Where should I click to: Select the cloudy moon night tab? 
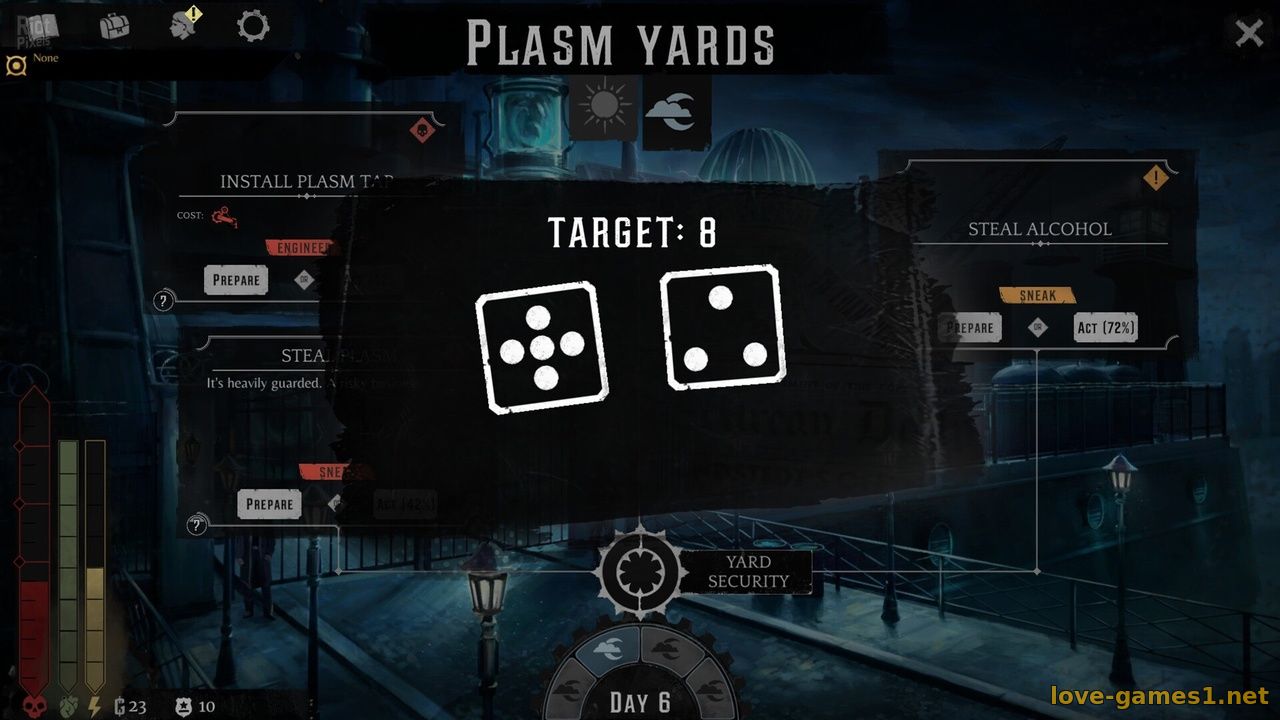(671, 110)
